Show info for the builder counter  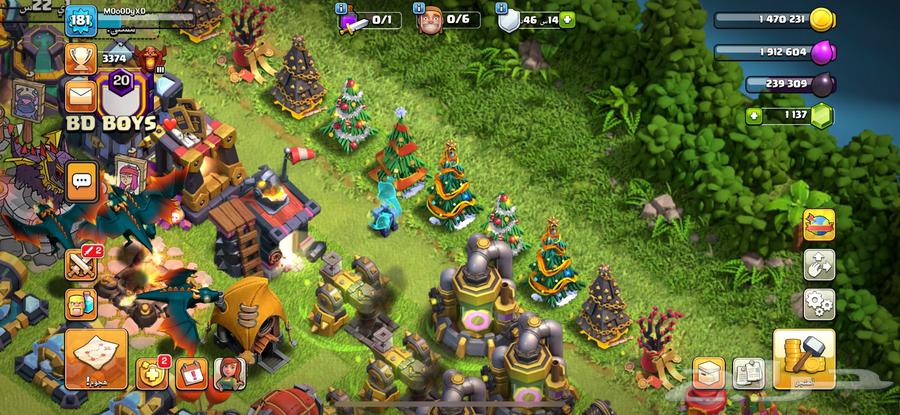click(422, 9)
